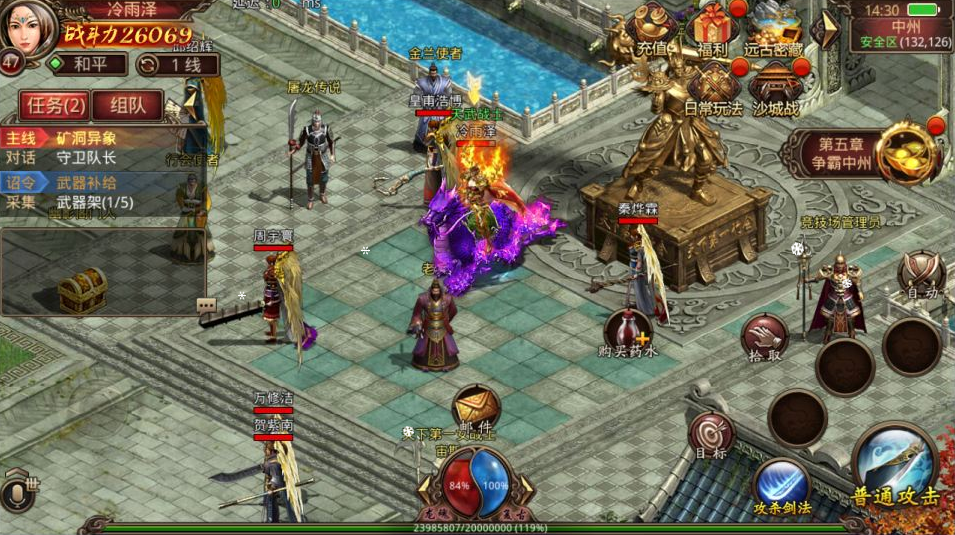Toggle 自动 auto-combat
955x535 pixels.
pos(920,274)
